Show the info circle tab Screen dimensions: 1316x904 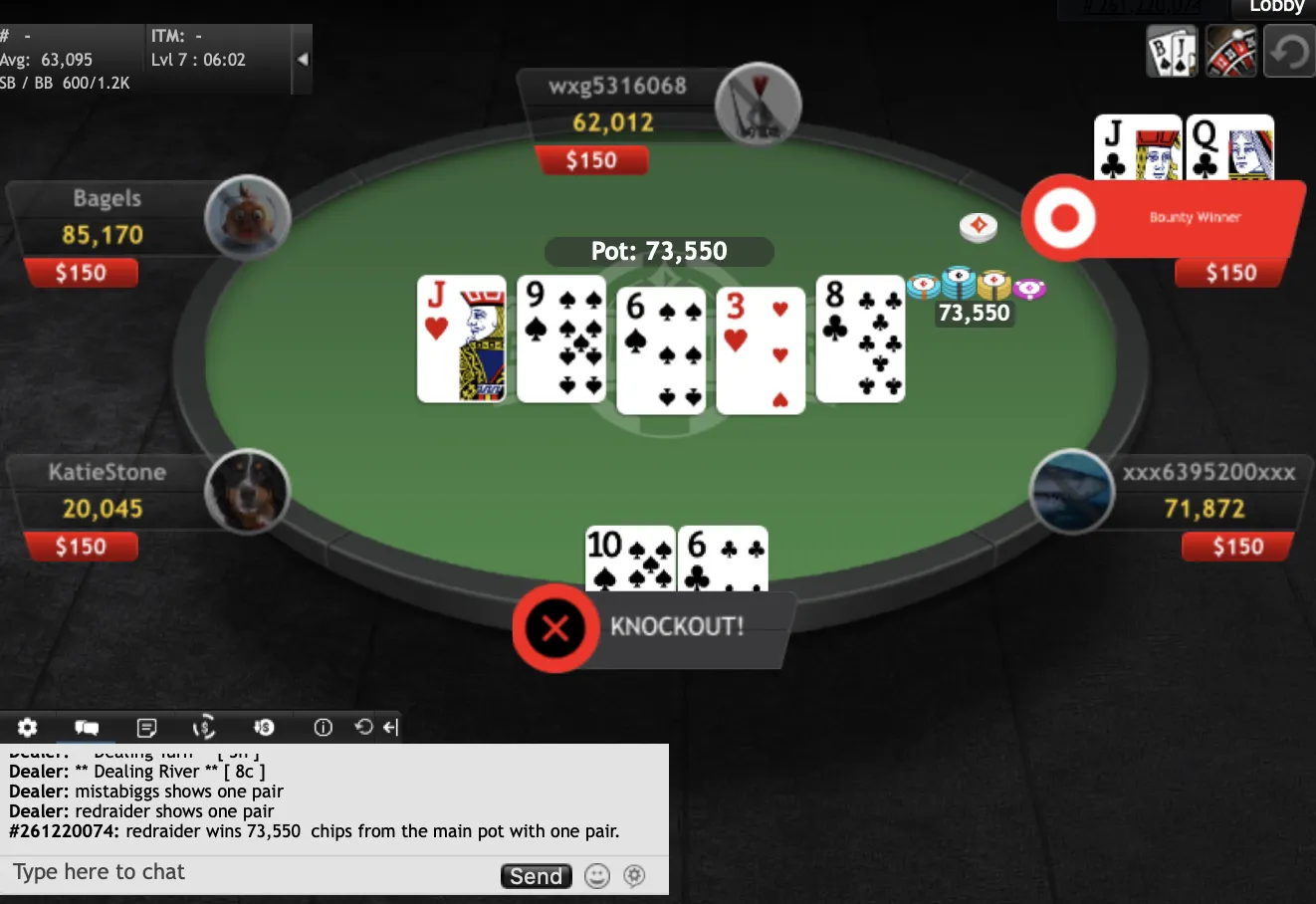coord(323,727)
